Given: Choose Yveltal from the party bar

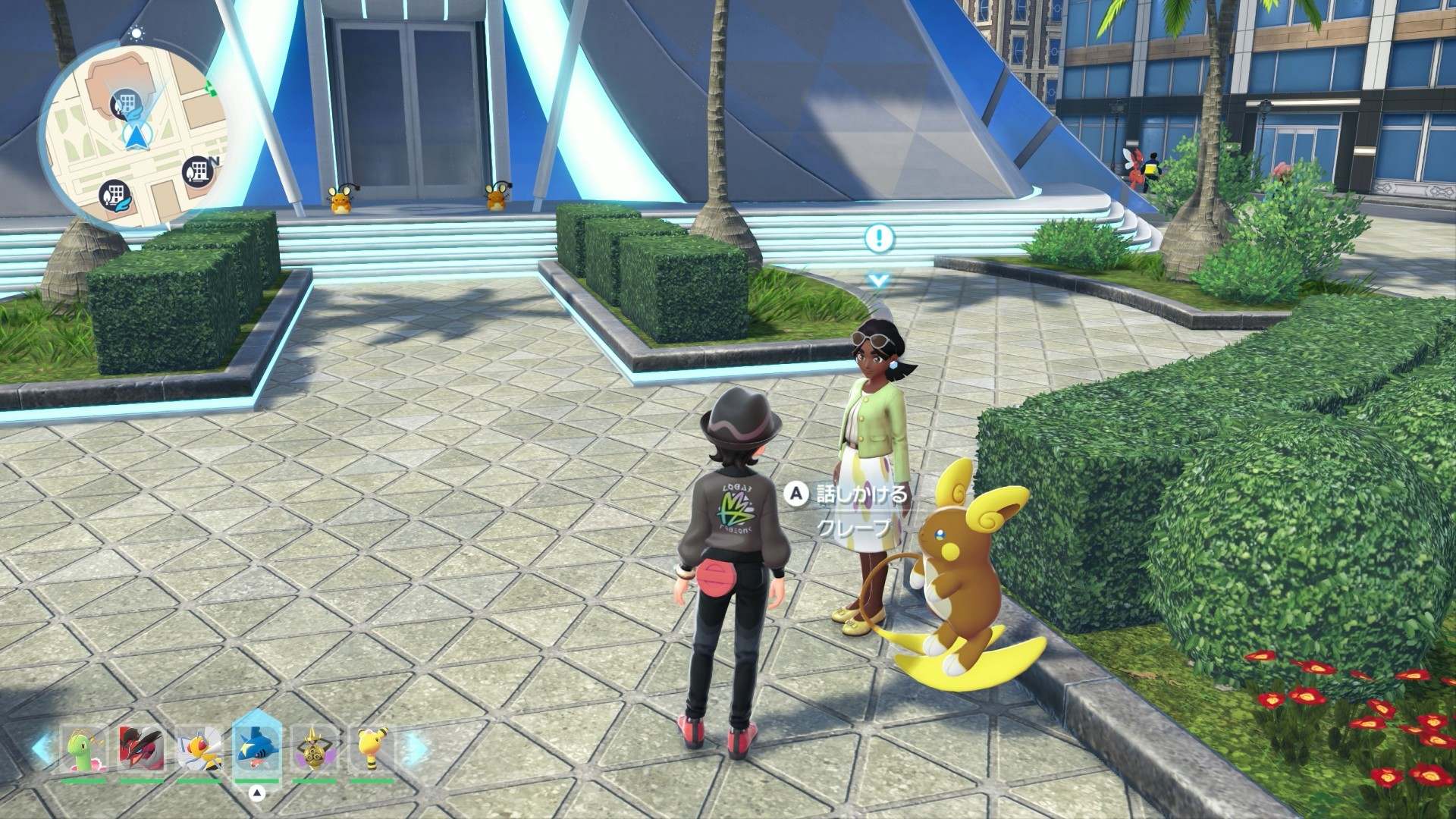Looking at the screenshot, I should (x=141, y=749).
